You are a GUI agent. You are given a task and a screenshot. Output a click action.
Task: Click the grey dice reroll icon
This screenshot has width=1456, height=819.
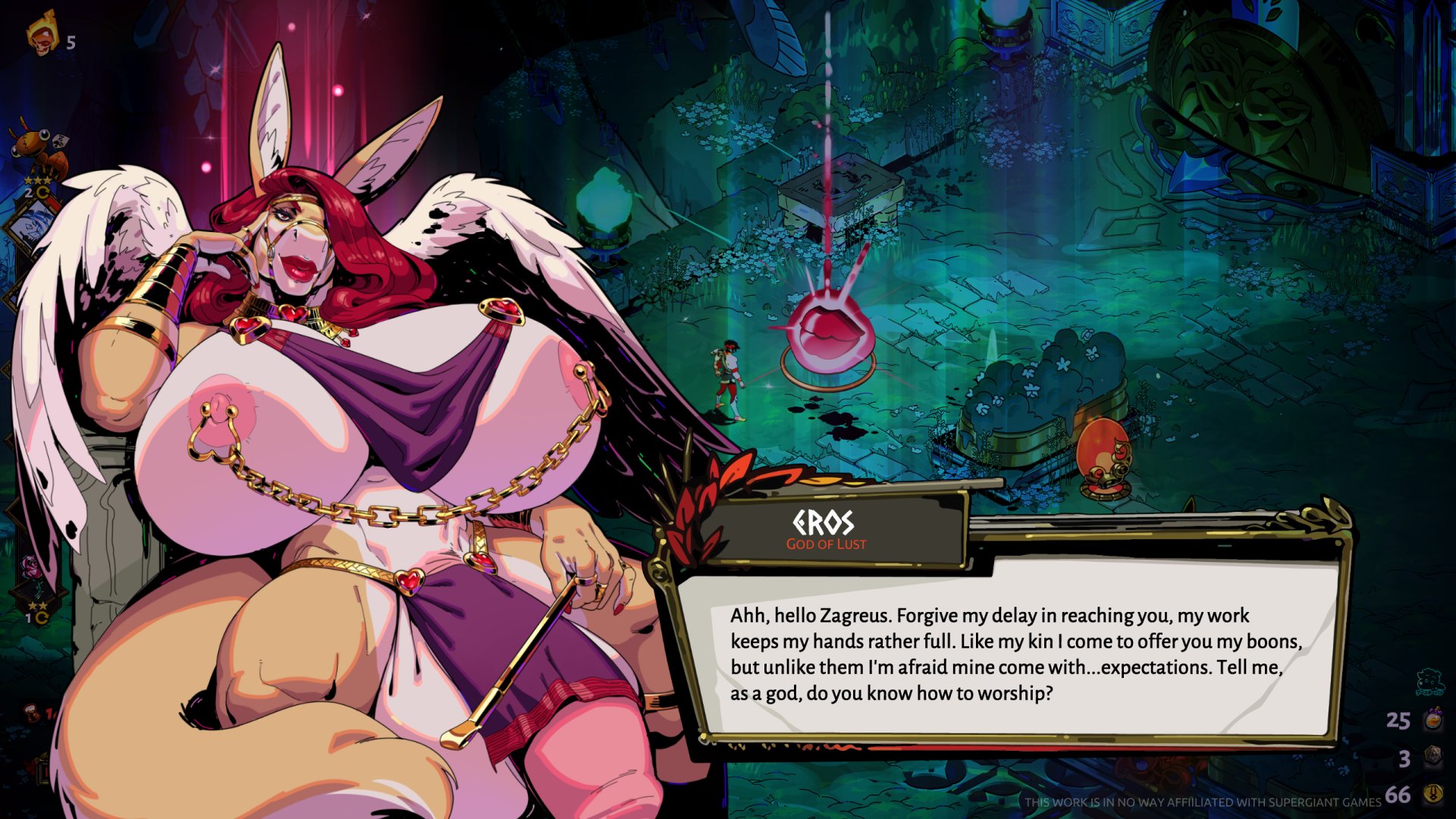[x=1432, y=757]
